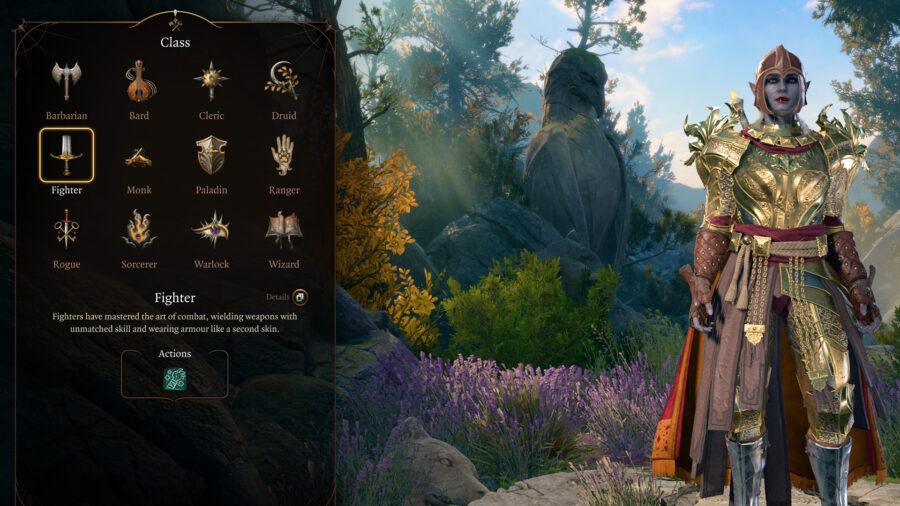Select the Barbarian class
The width and height of the screenshot is (900, 506).
(66, 82)
